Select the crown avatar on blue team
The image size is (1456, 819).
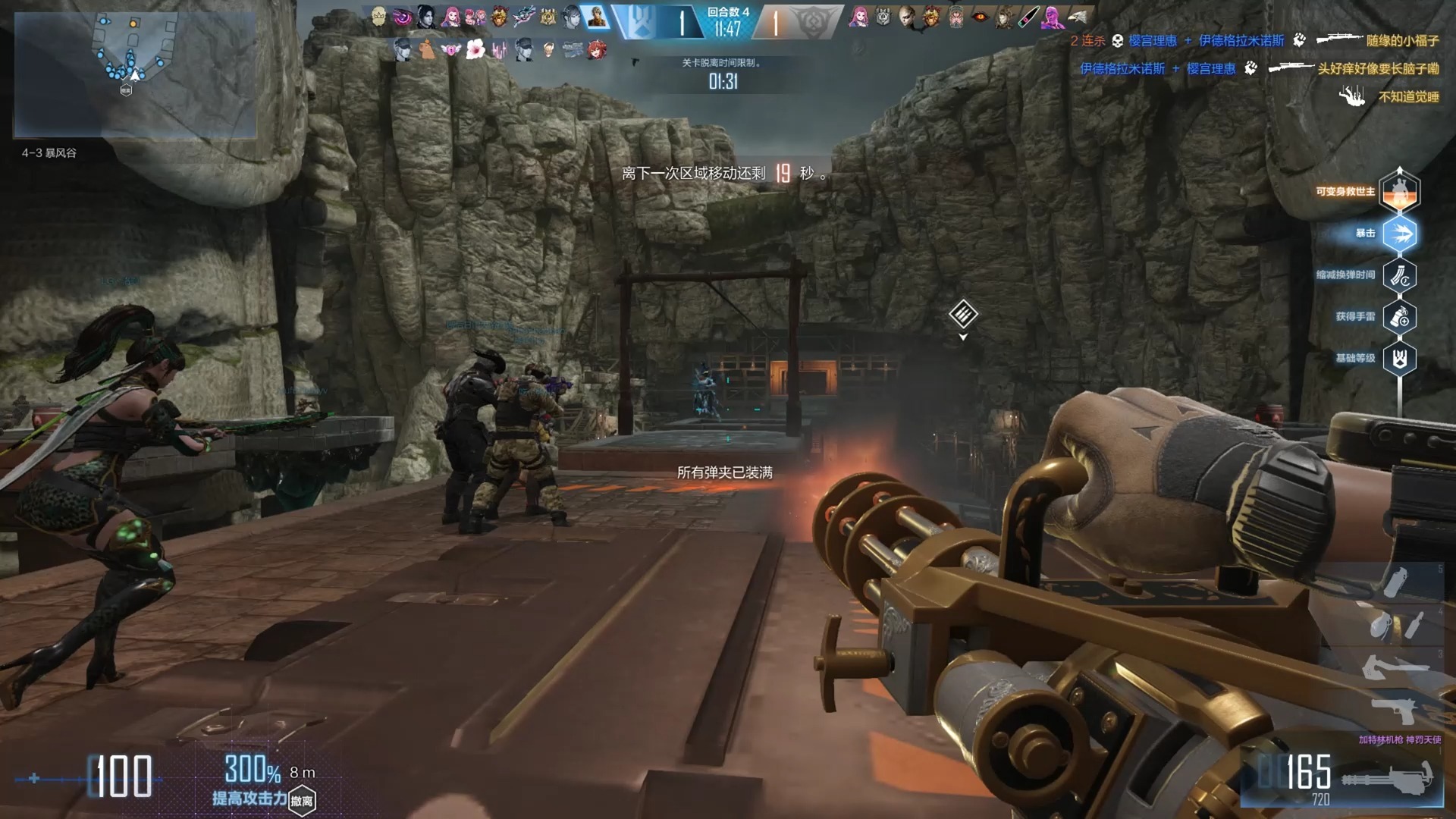coord(378,17)
